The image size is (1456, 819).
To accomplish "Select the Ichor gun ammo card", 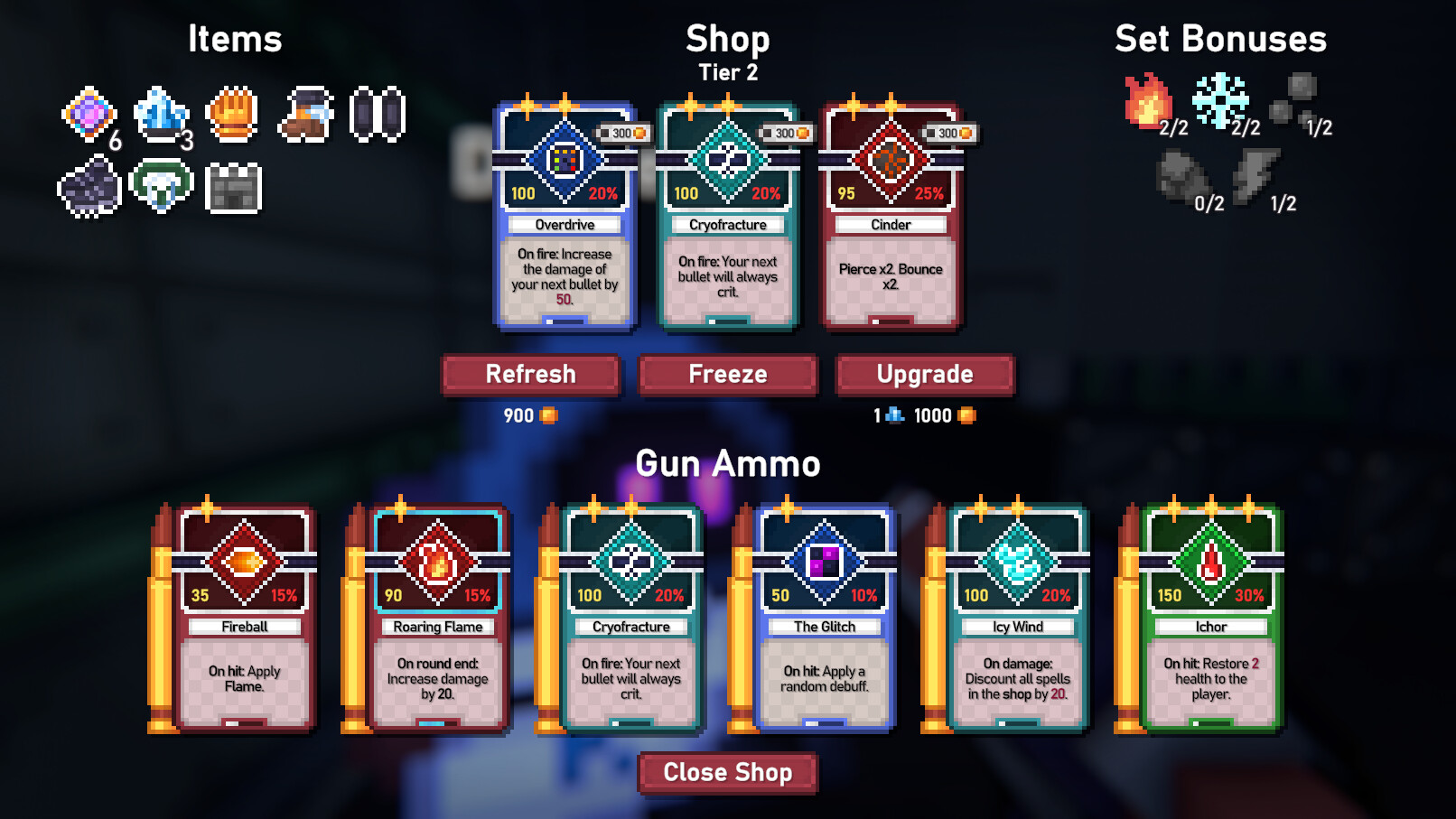I will tap(1209, 619).
